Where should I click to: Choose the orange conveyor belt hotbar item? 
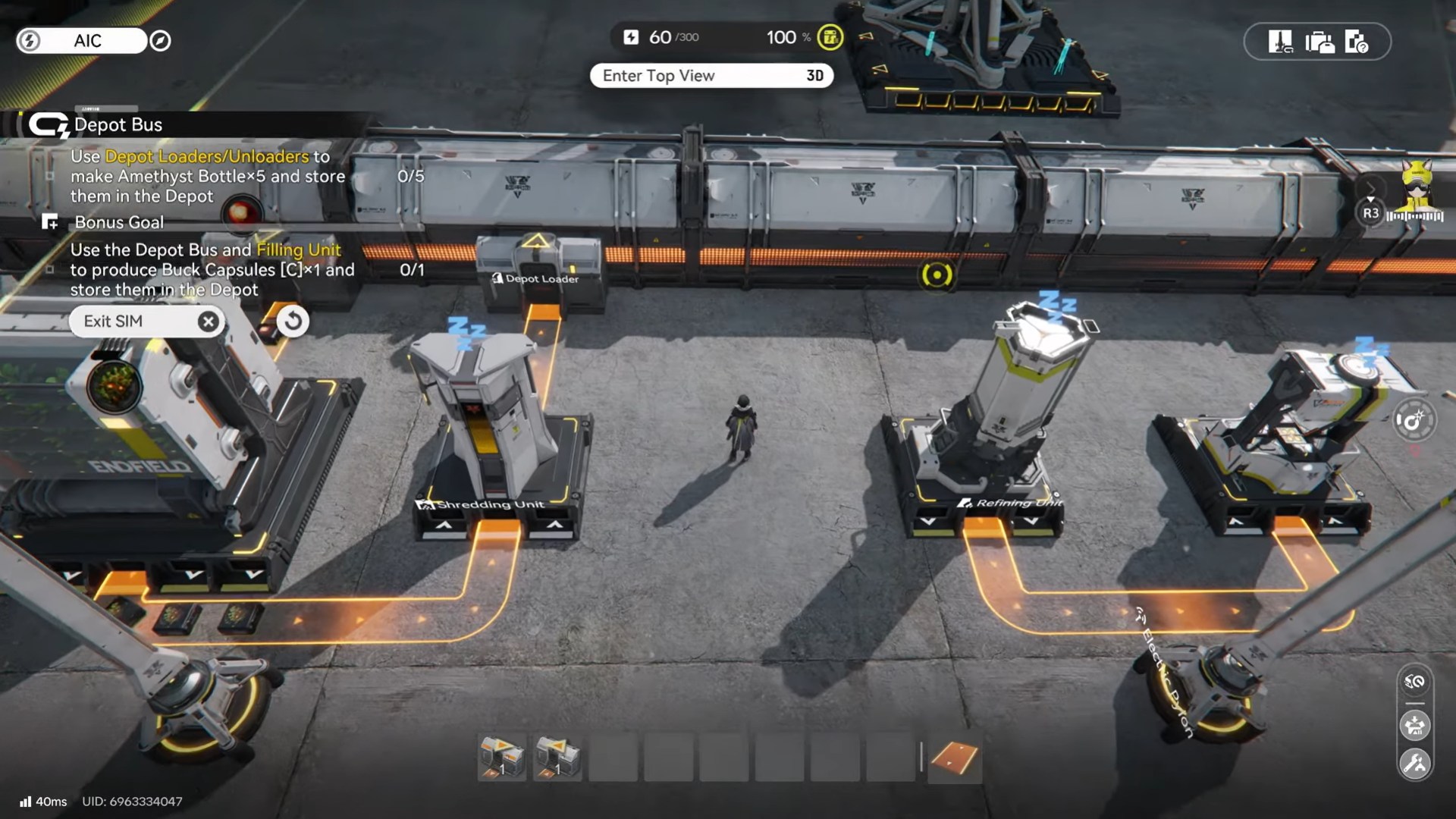[x=954, y=757]
